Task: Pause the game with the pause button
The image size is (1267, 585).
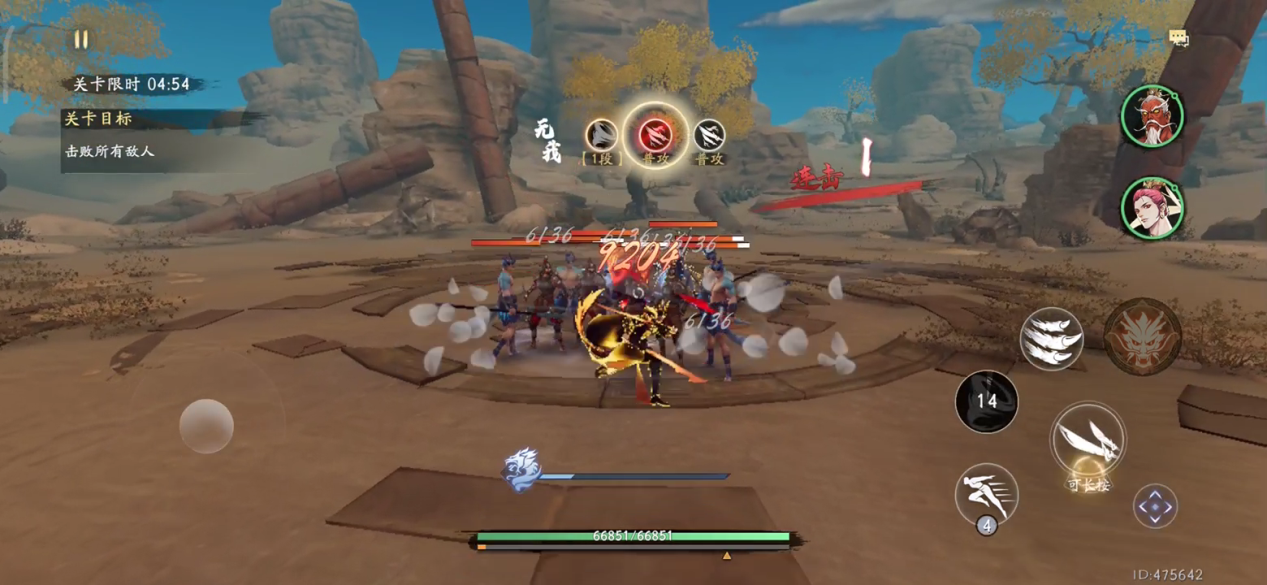Action: 81,40
